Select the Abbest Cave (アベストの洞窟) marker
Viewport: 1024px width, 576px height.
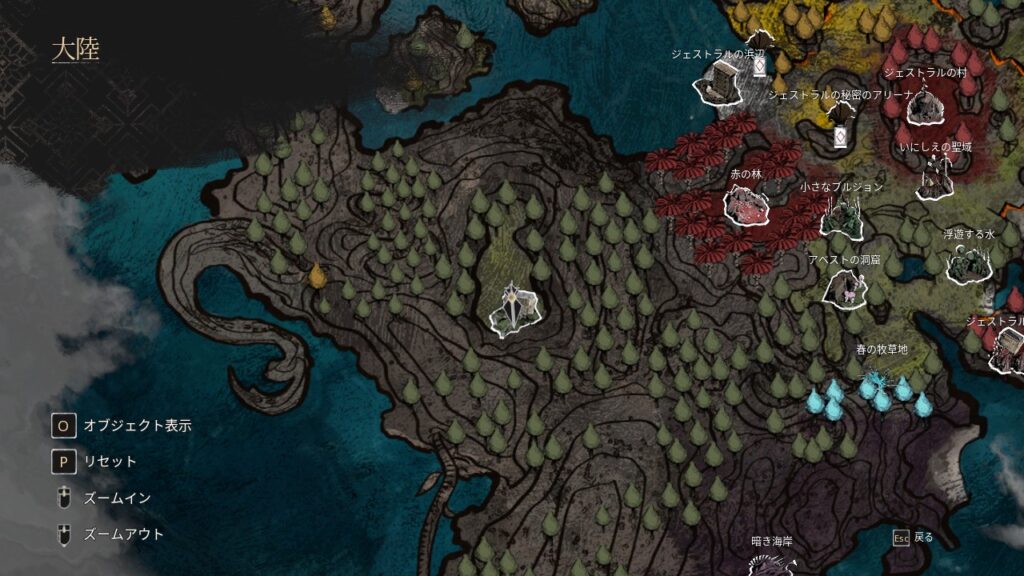845,288
